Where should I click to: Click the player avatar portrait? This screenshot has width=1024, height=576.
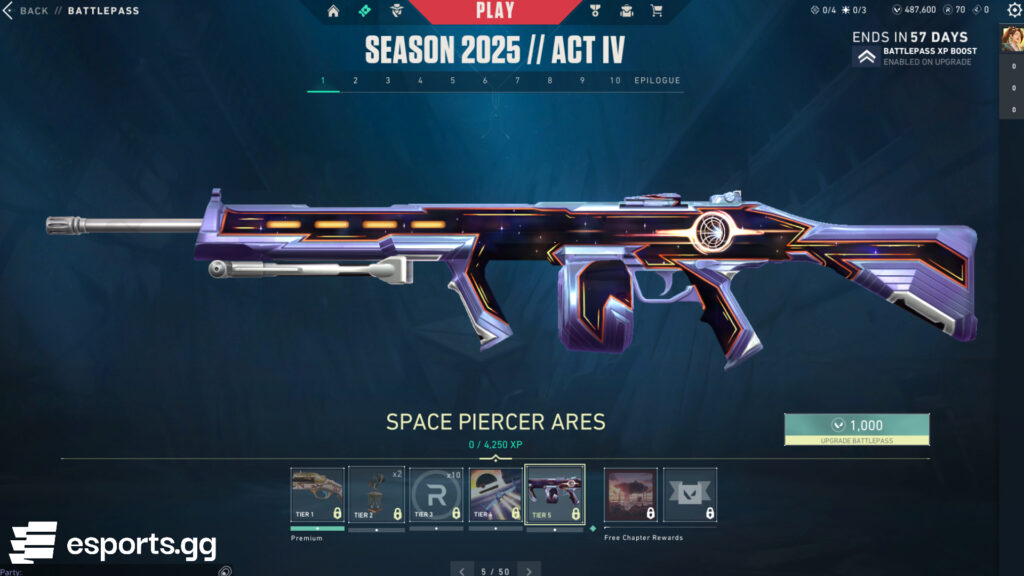[1011, 38]
